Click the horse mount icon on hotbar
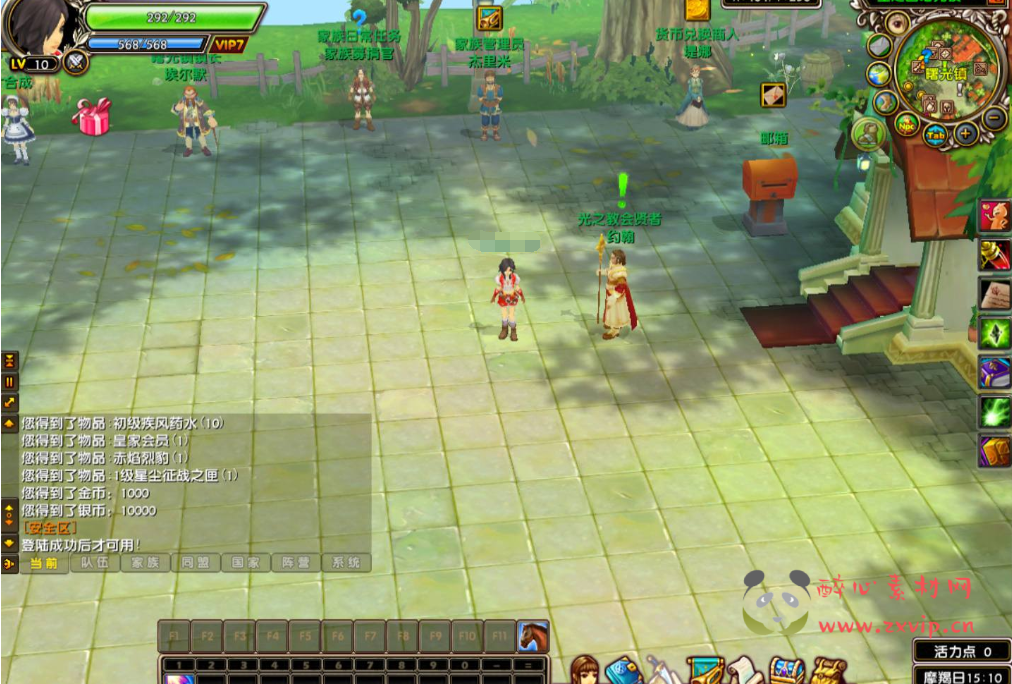The height and width of the screenshot is (684, 1012). pos(533,635)
